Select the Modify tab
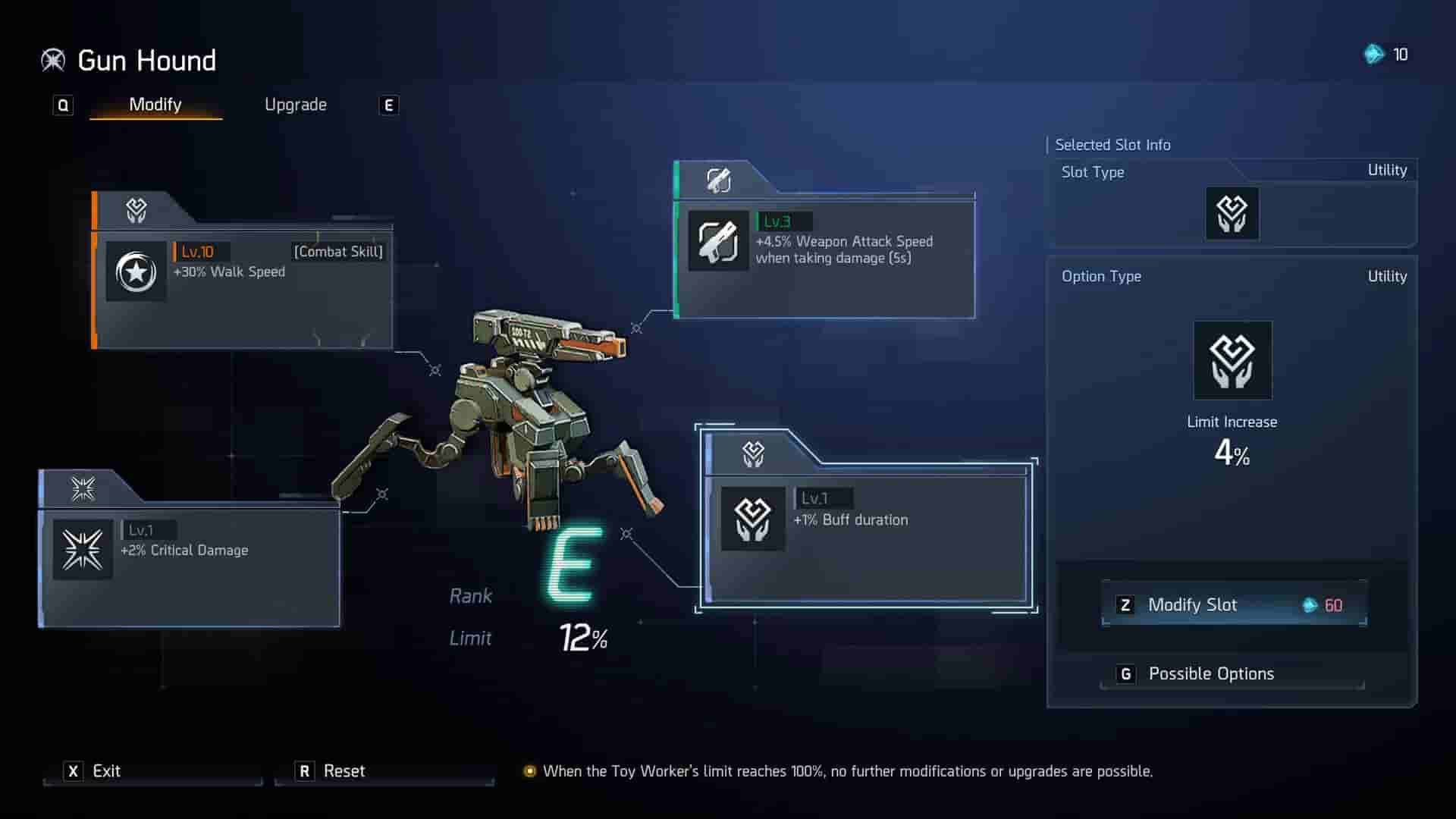 coord(155,105)
